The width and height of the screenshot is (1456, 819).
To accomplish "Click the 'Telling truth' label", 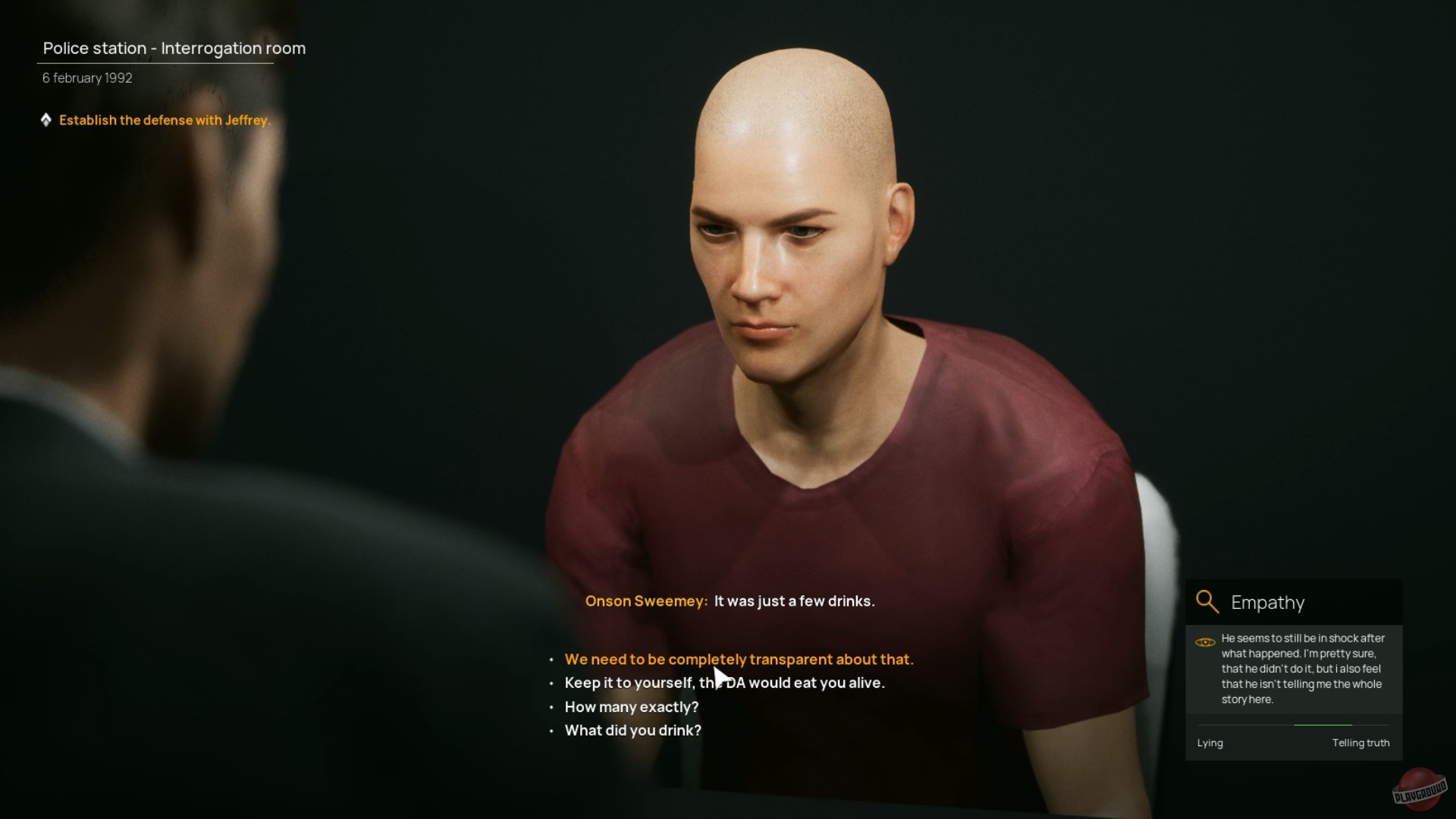I will point(1361,743).
